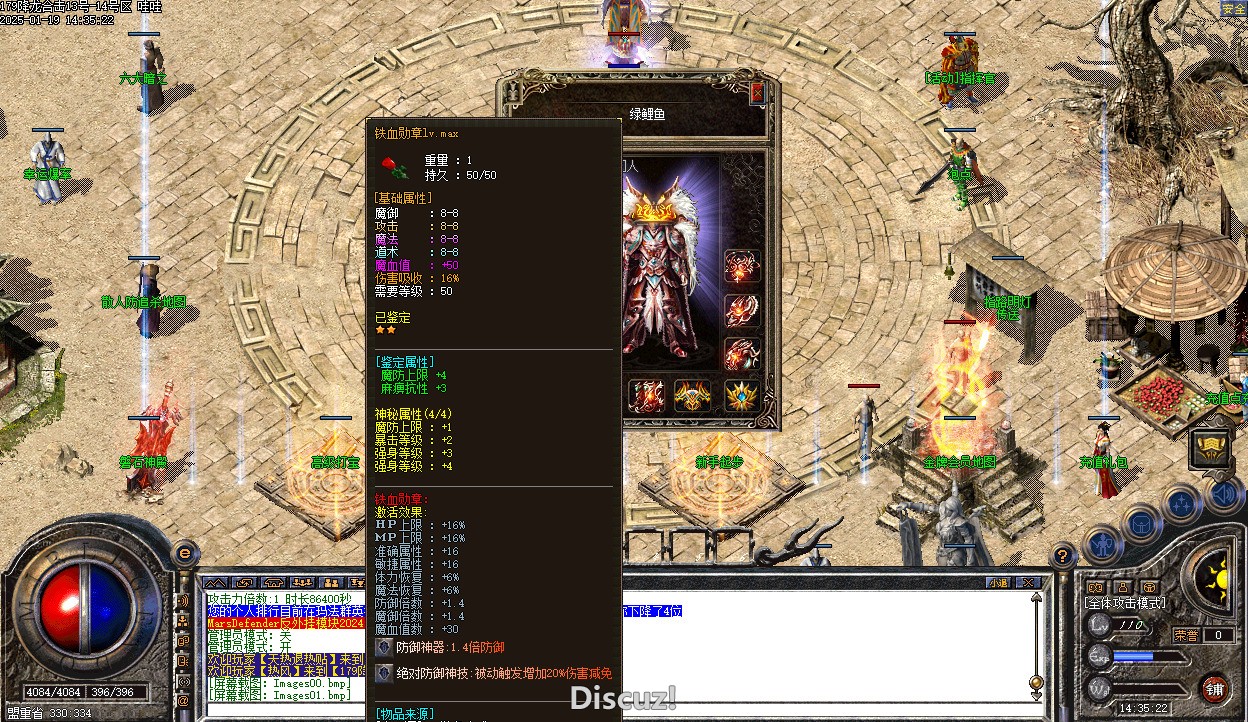Click the question mark help button

tap(1062, 557)
